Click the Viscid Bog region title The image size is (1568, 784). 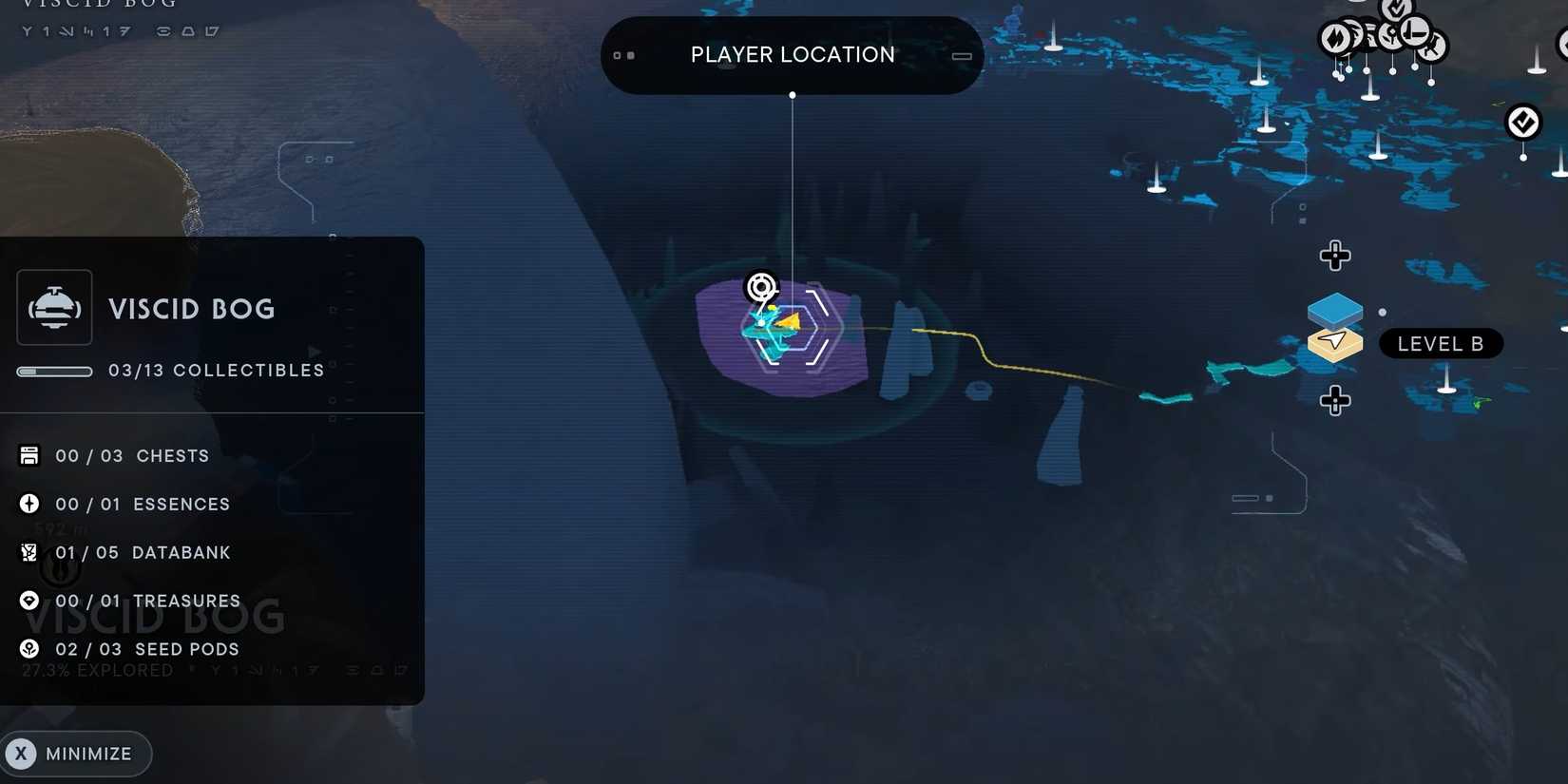pyautogui.click(x=192, y=308)
